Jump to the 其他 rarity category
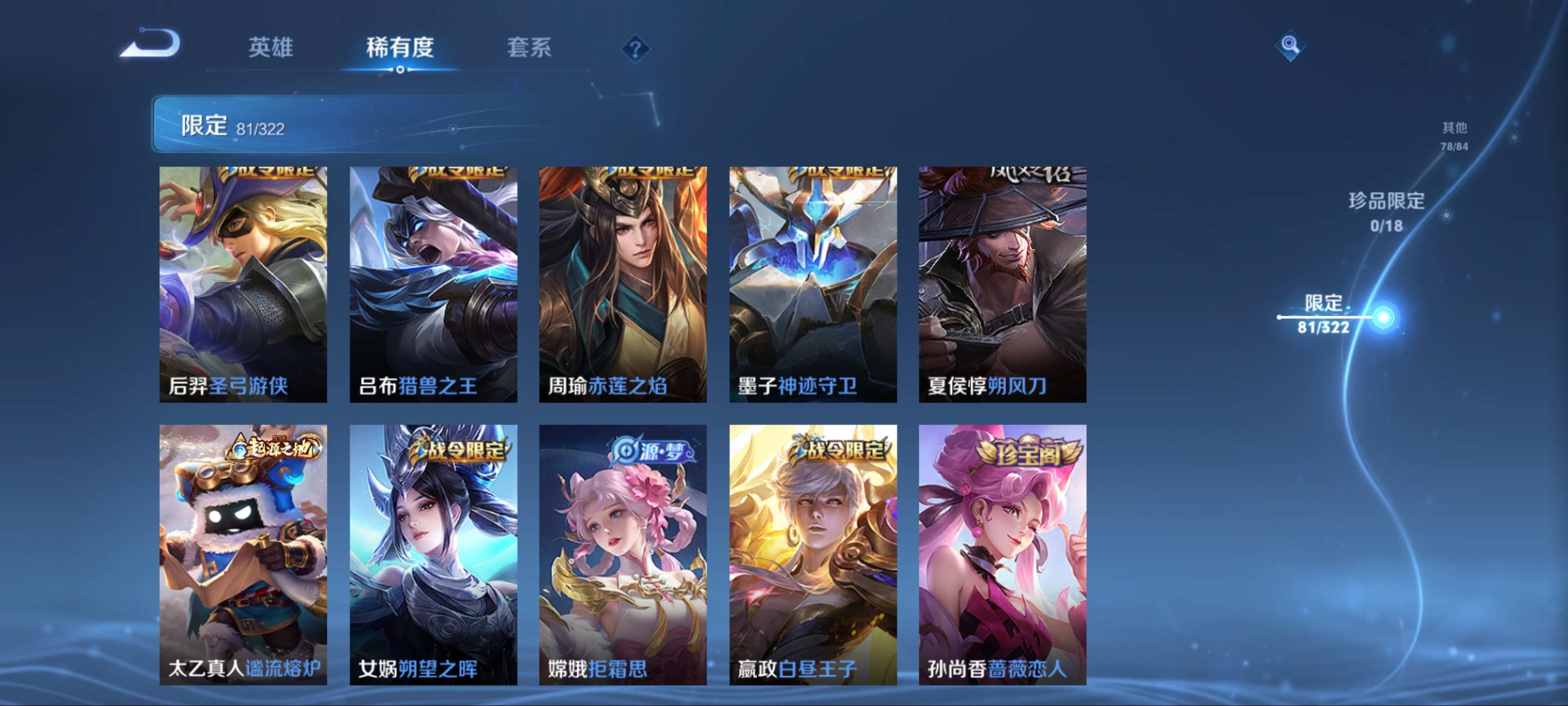Screen dimensions: 1568x706 1454,135
